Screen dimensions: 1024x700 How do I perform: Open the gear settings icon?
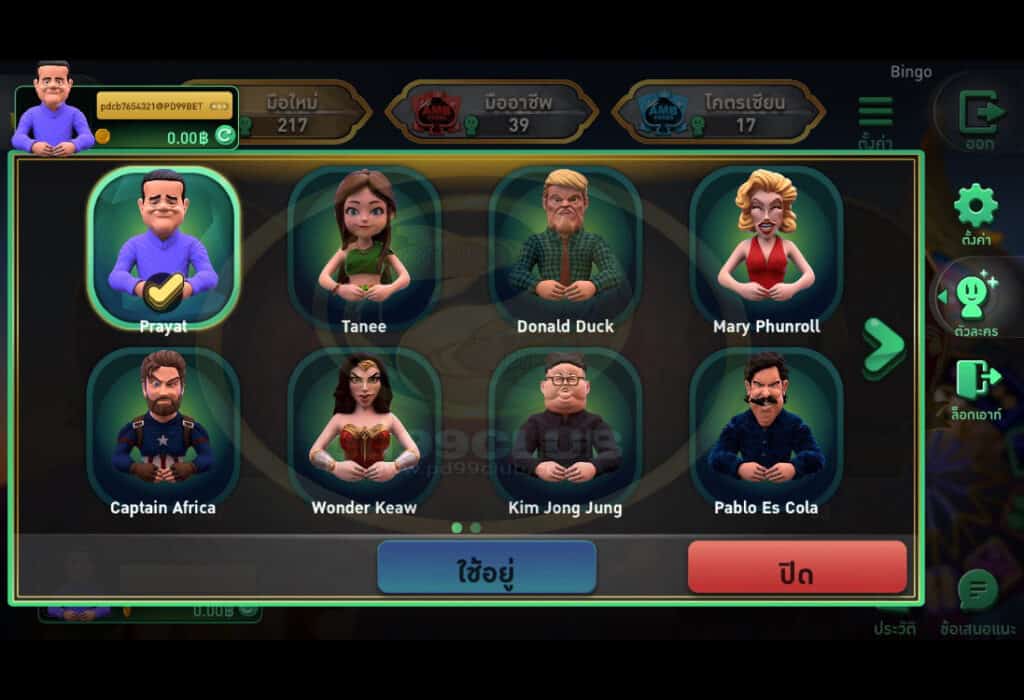(975, 207)
